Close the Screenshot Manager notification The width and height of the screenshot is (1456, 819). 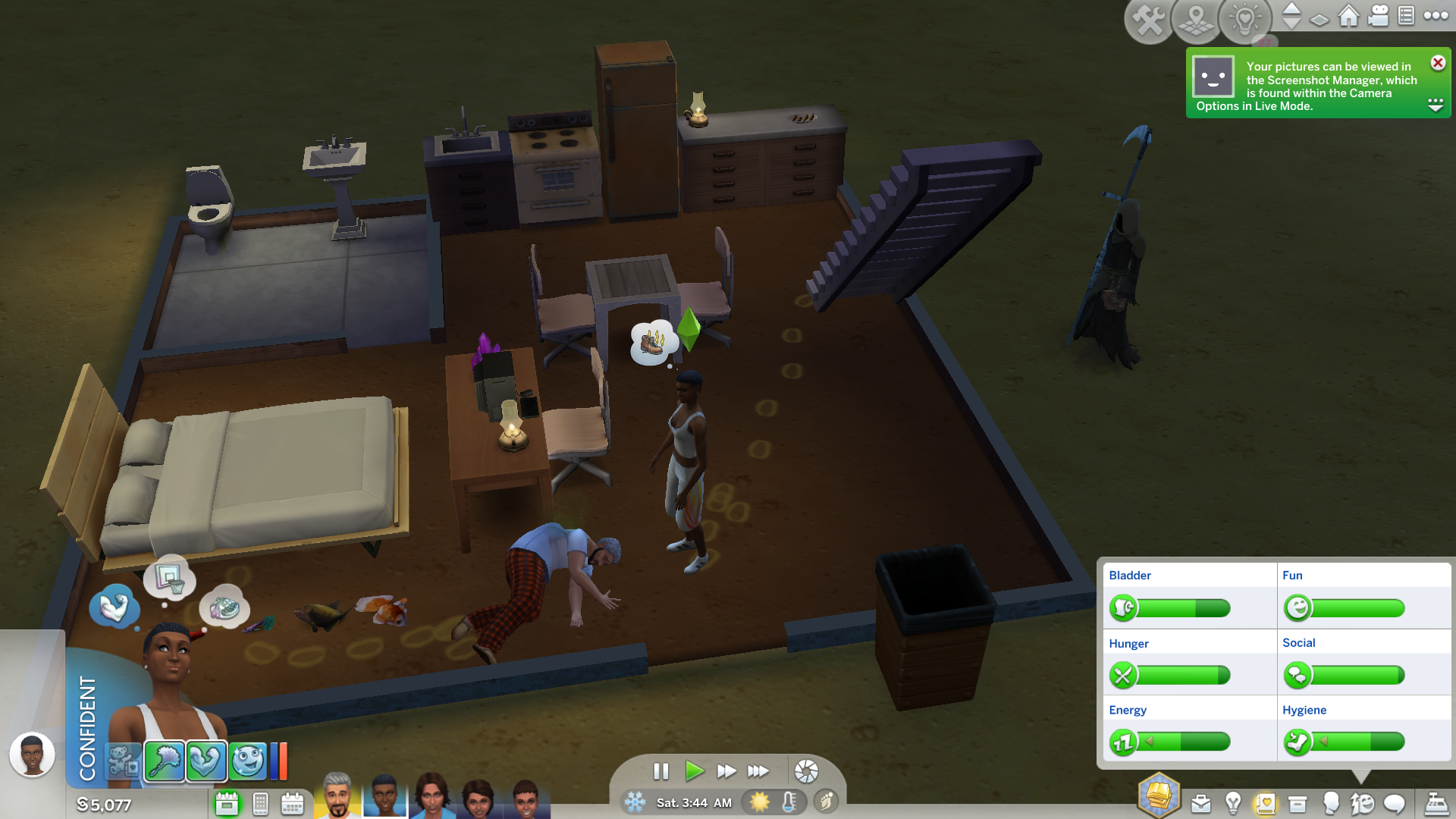pyautogui.click(x=1438, y=63)
